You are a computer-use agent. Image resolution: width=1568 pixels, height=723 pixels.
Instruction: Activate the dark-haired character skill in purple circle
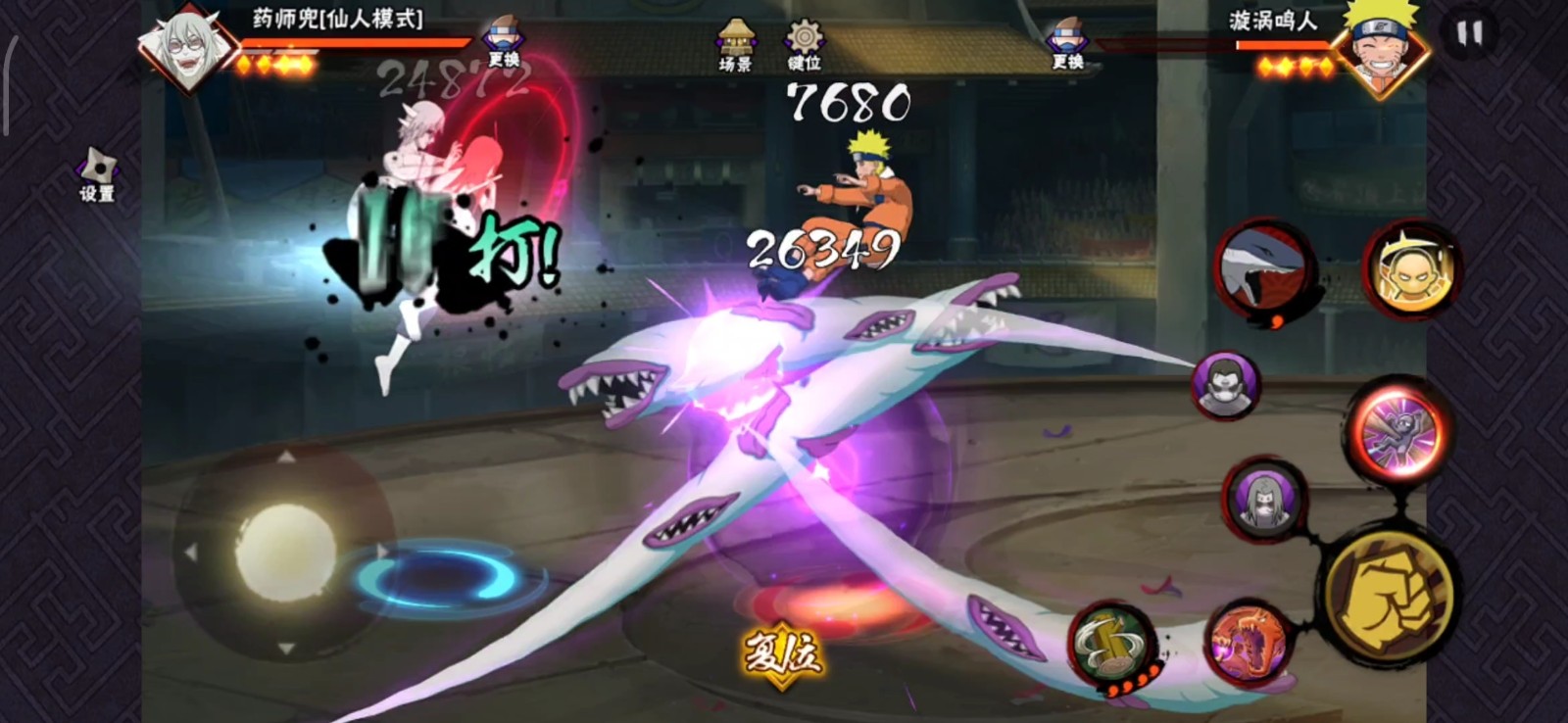(x=1226, y=385)
